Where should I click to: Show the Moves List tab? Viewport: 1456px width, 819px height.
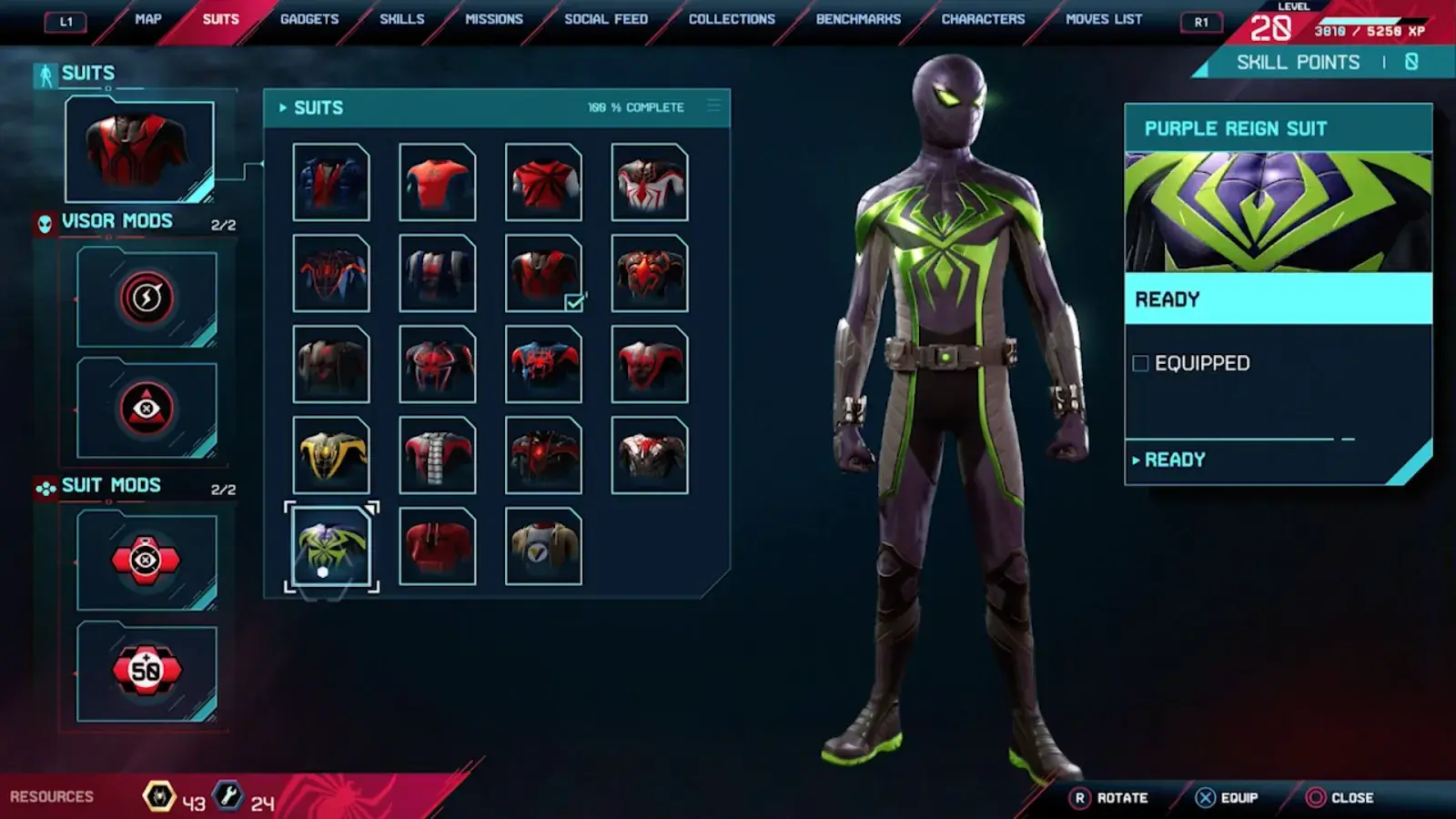[x=1104, y=19]
